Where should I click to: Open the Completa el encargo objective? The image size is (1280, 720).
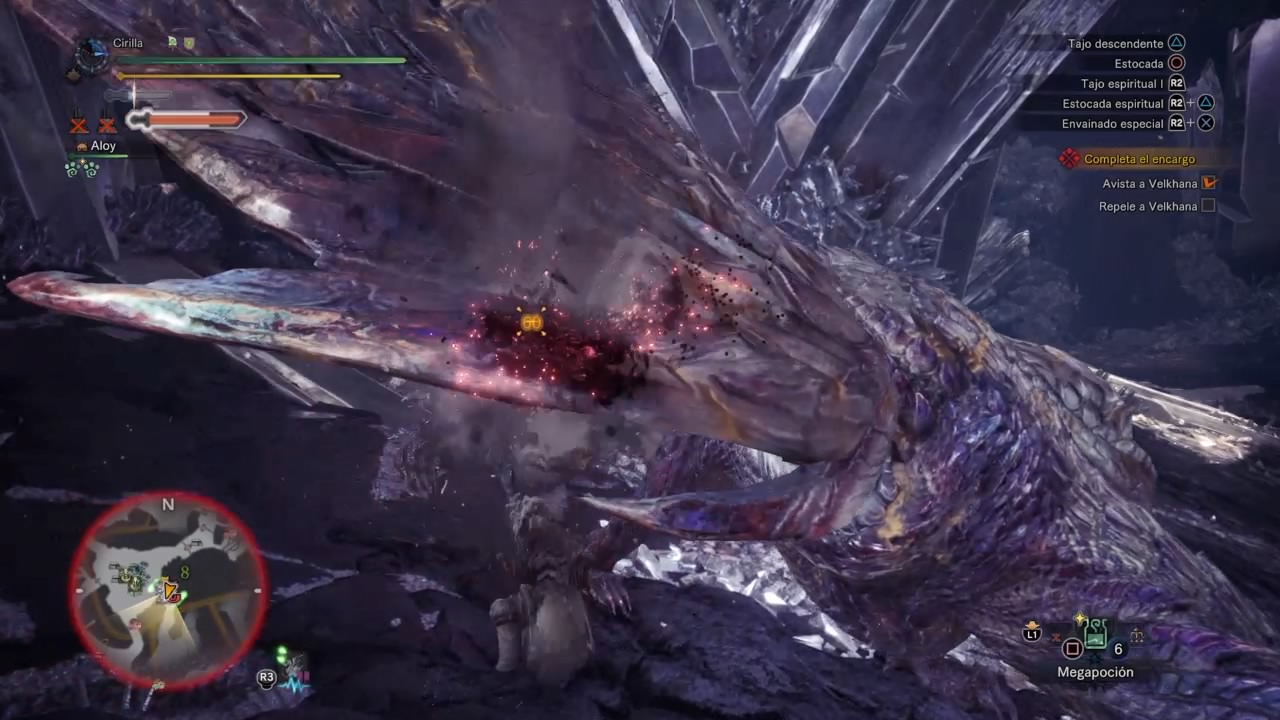(1139, 159)
